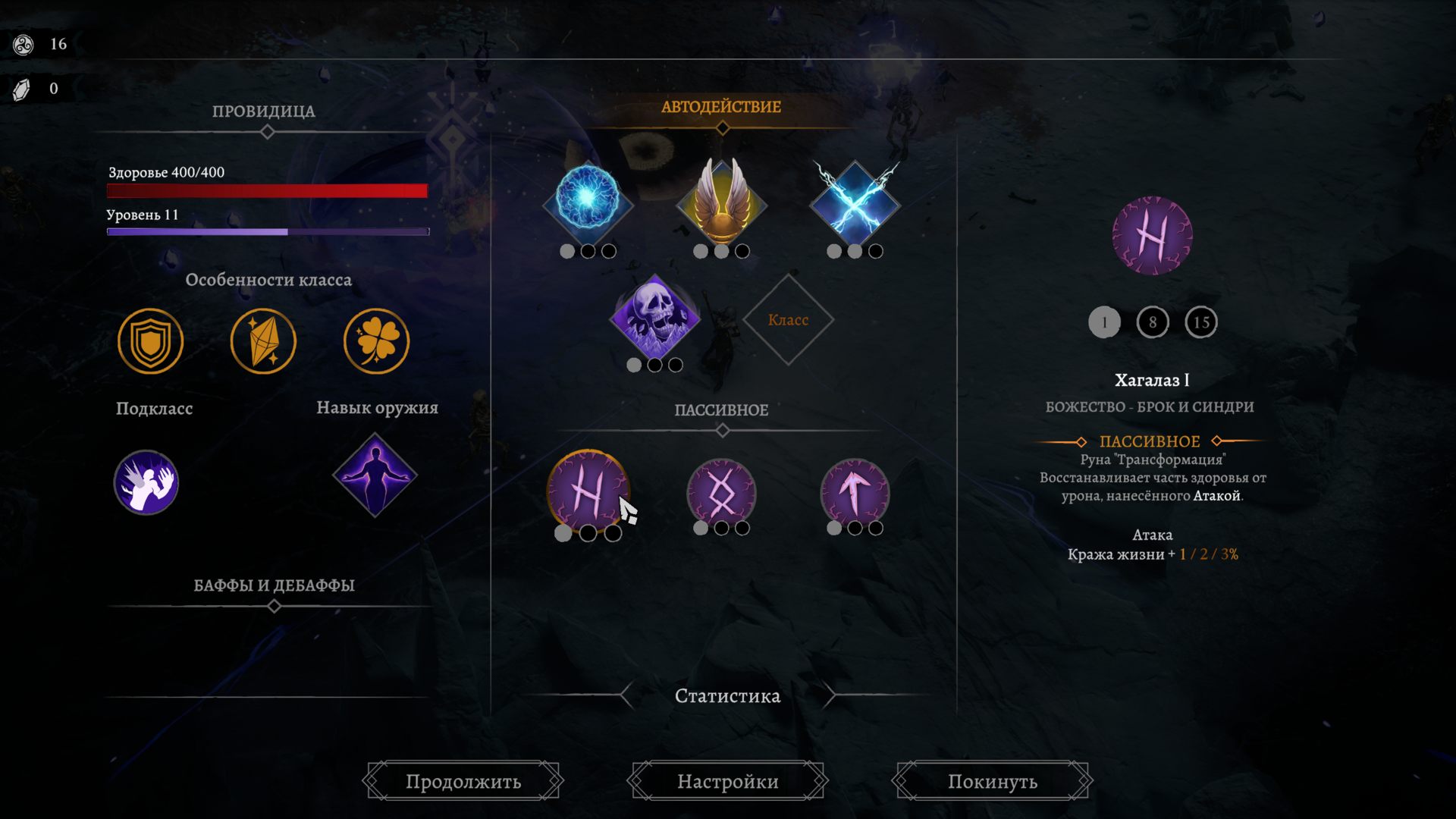Select the level 8 milestone circle

(1153, 322)
